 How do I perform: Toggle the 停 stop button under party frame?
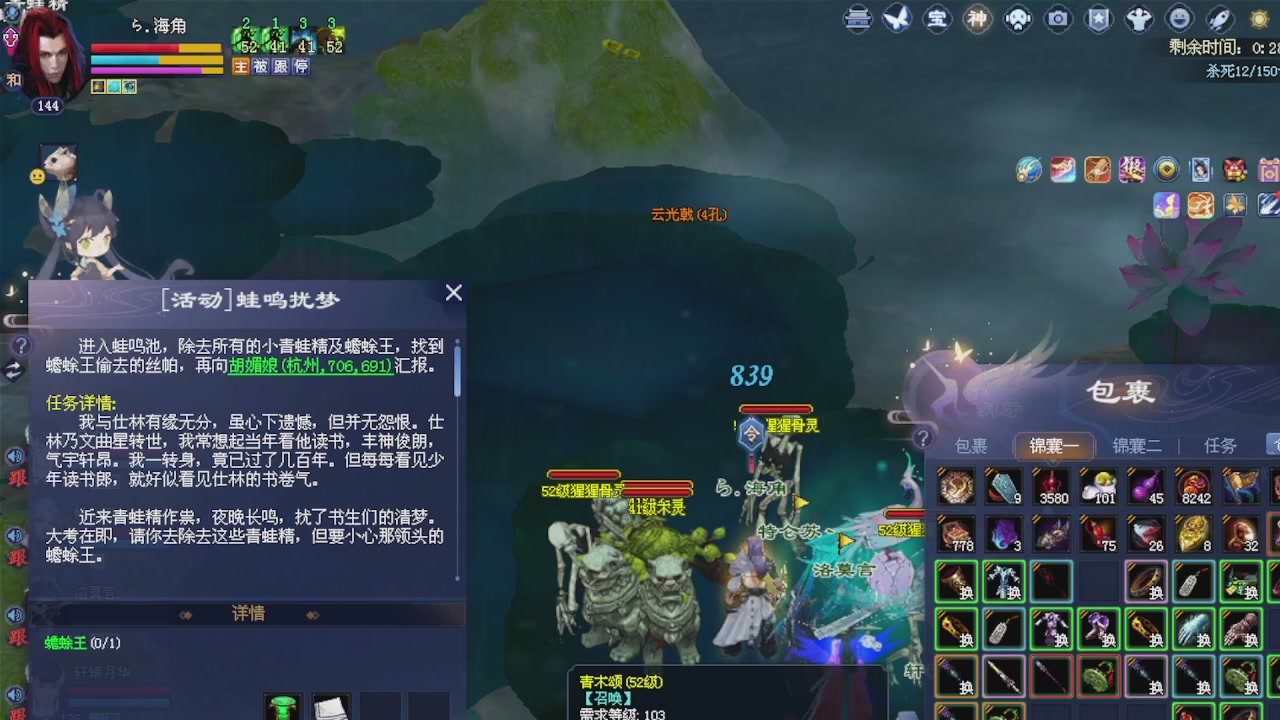coord(301,65)
